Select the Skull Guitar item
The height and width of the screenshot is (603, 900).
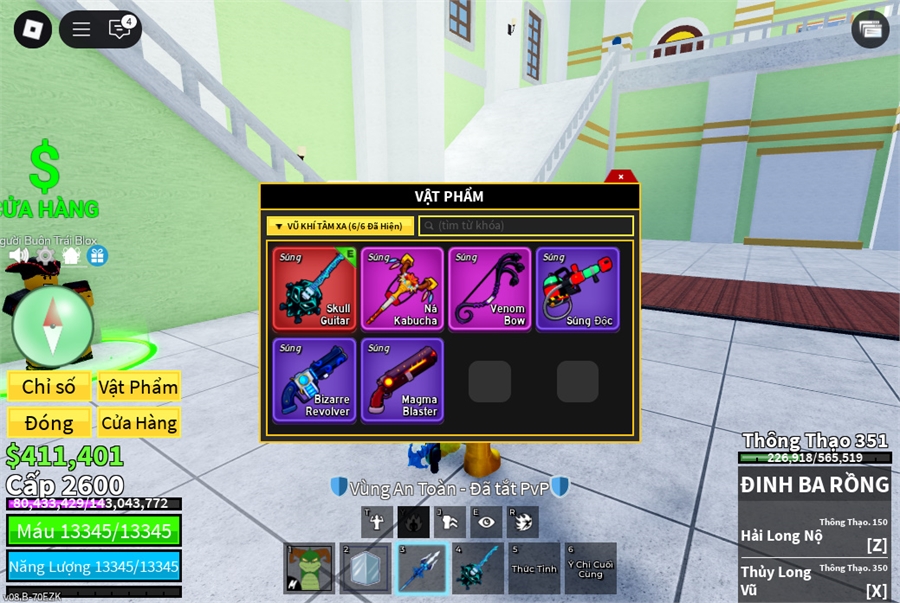coord(315,289)
